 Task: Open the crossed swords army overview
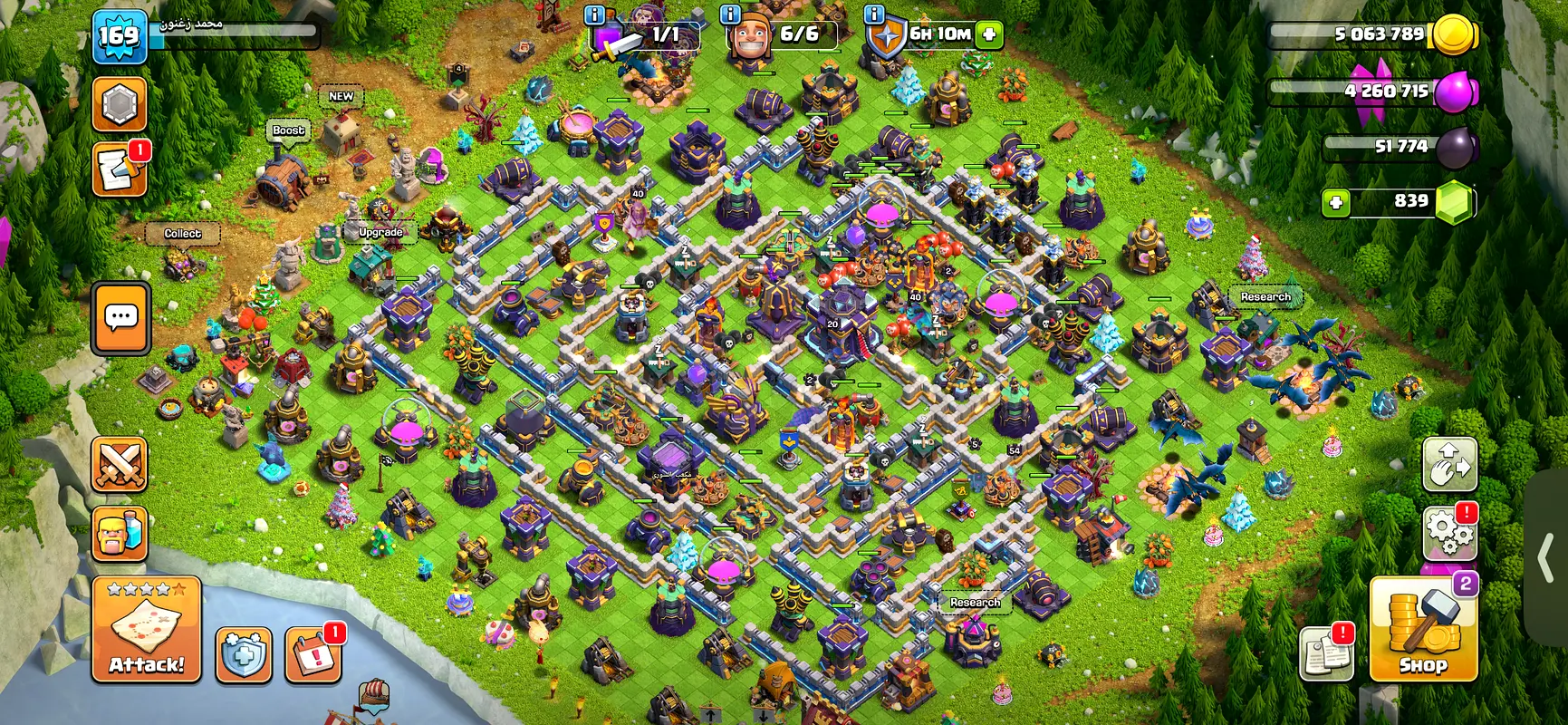pos(120,465)
